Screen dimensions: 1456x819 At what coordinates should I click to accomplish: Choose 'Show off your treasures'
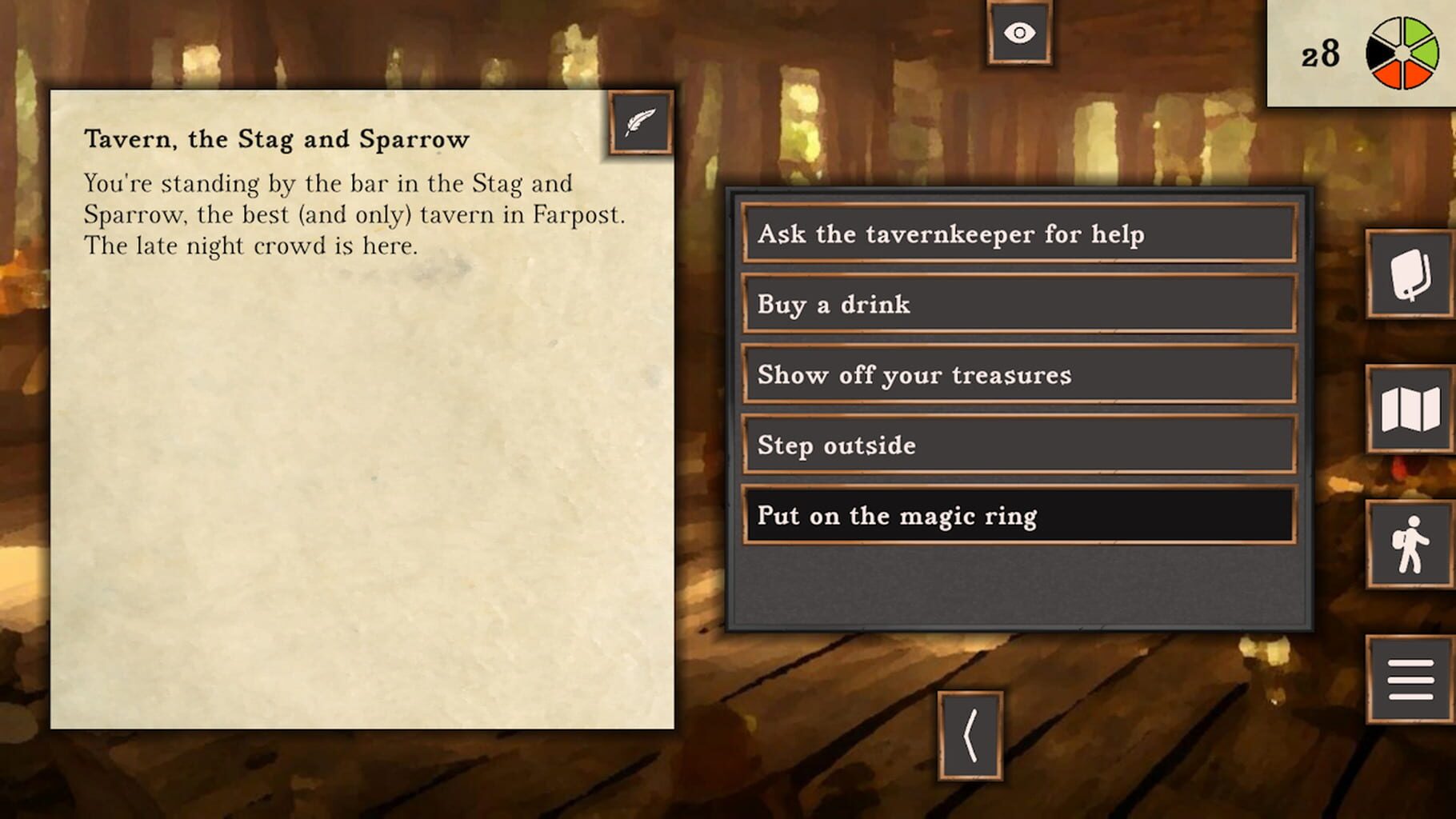coord(1016,374)
